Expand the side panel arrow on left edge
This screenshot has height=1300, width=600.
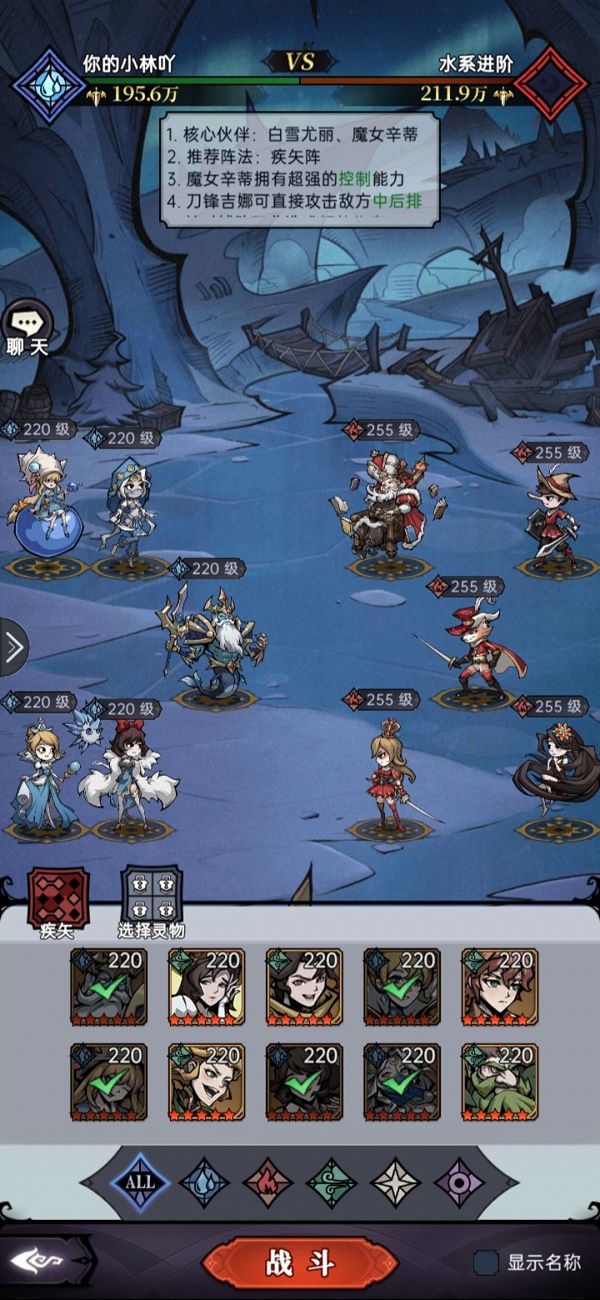13,648
